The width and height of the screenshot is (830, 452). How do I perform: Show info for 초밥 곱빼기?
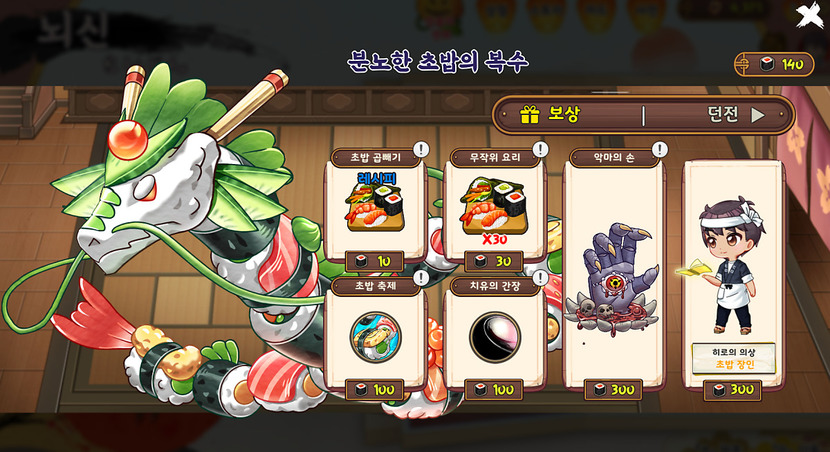(x=421, y=149)
